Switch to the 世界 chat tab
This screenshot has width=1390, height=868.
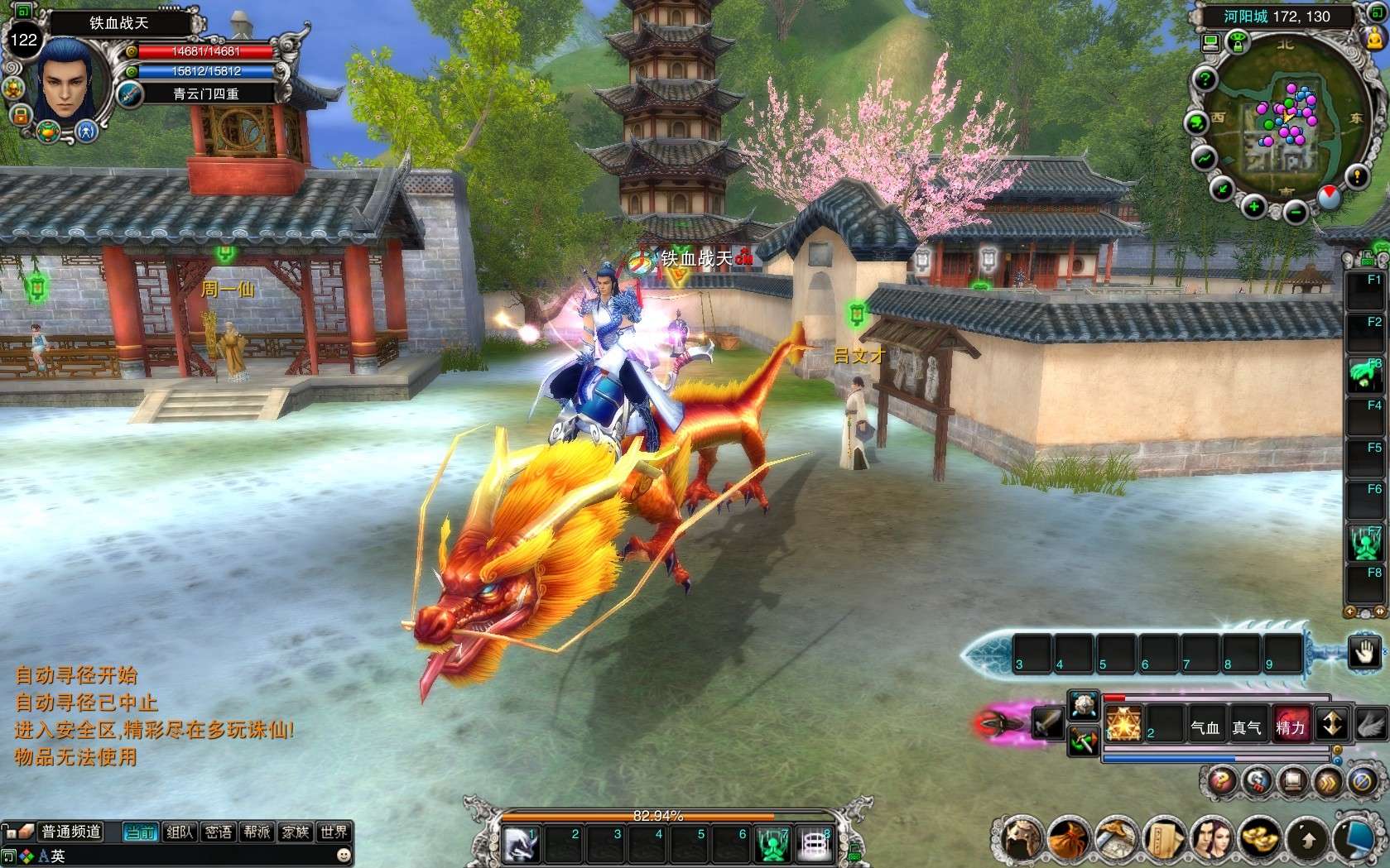(334, 832)
